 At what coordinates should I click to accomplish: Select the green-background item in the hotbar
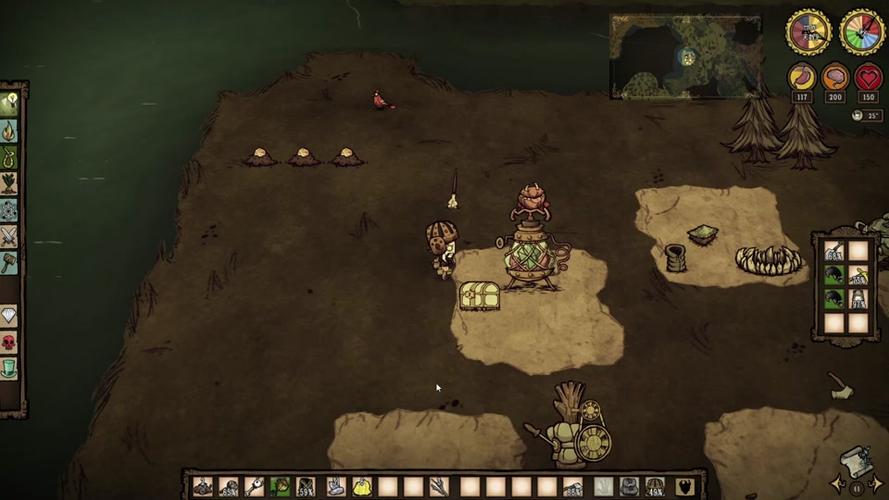click(281, 487)
